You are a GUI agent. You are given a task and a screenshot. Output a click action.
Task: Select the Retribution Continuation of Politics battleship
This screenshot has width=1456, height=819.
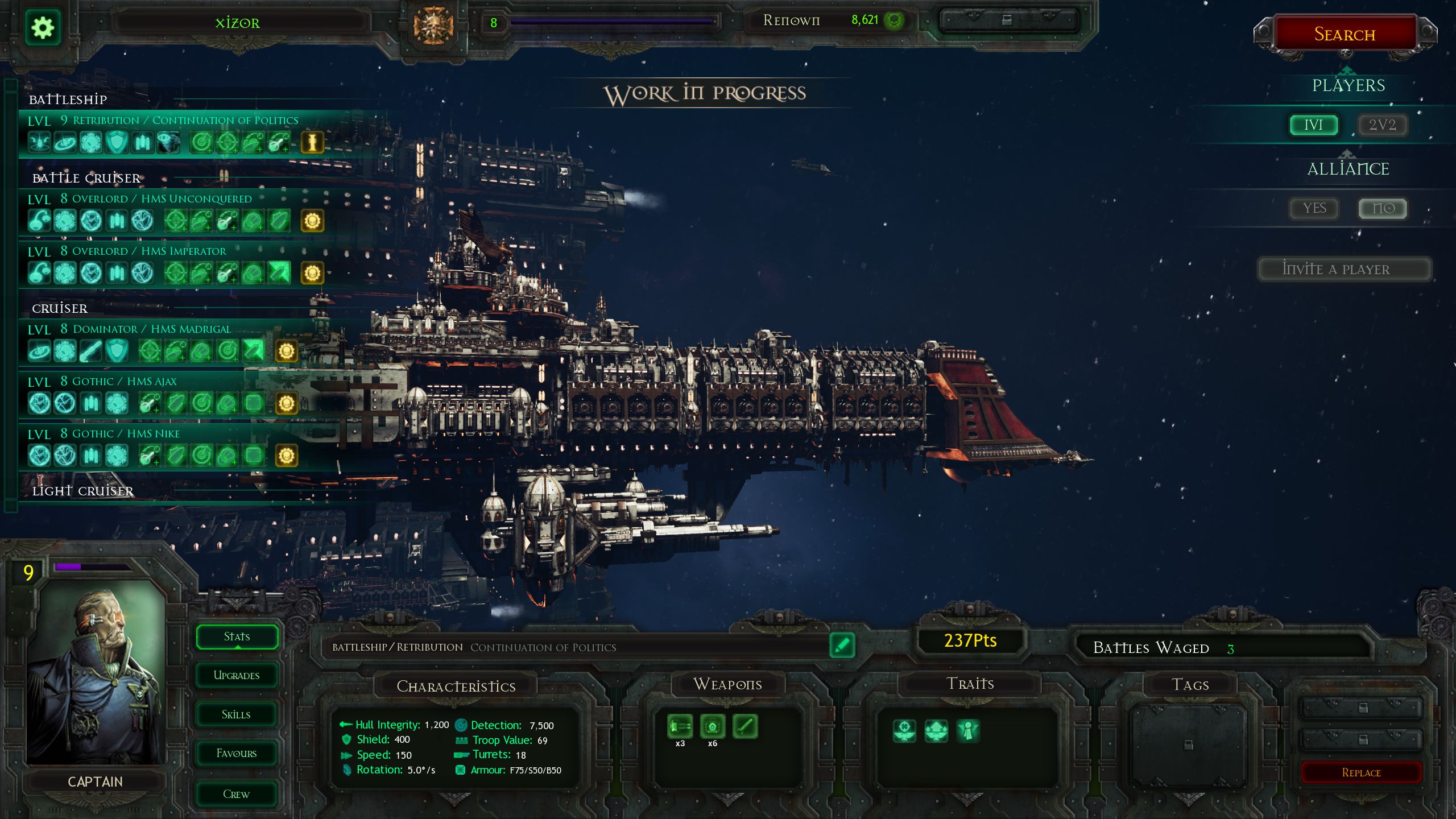click(x=185, y=121)
